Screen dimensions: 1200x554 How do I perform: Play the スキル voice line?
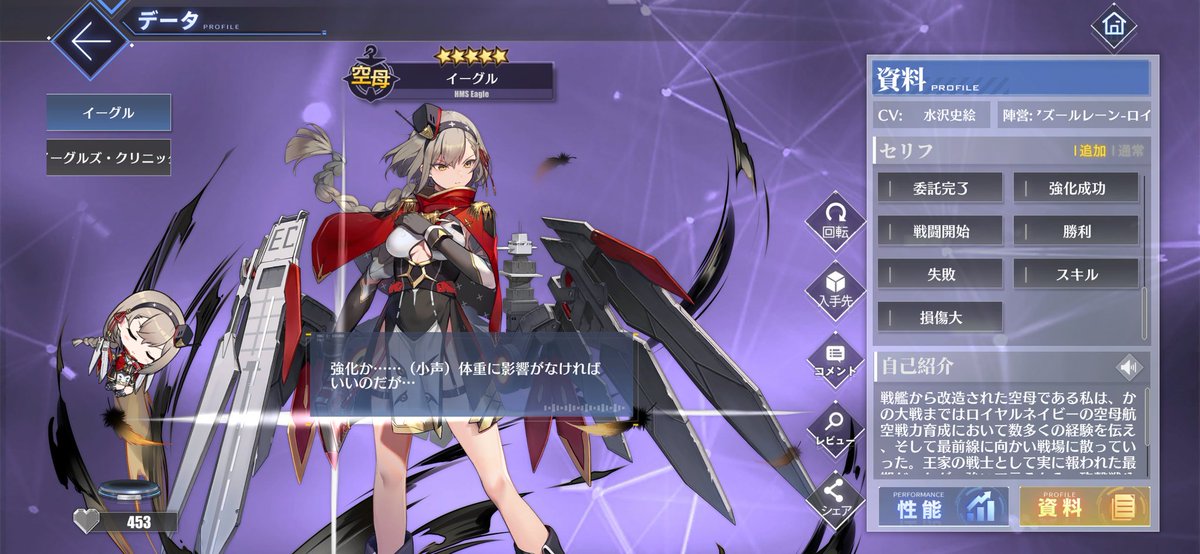pos(1076,274)
